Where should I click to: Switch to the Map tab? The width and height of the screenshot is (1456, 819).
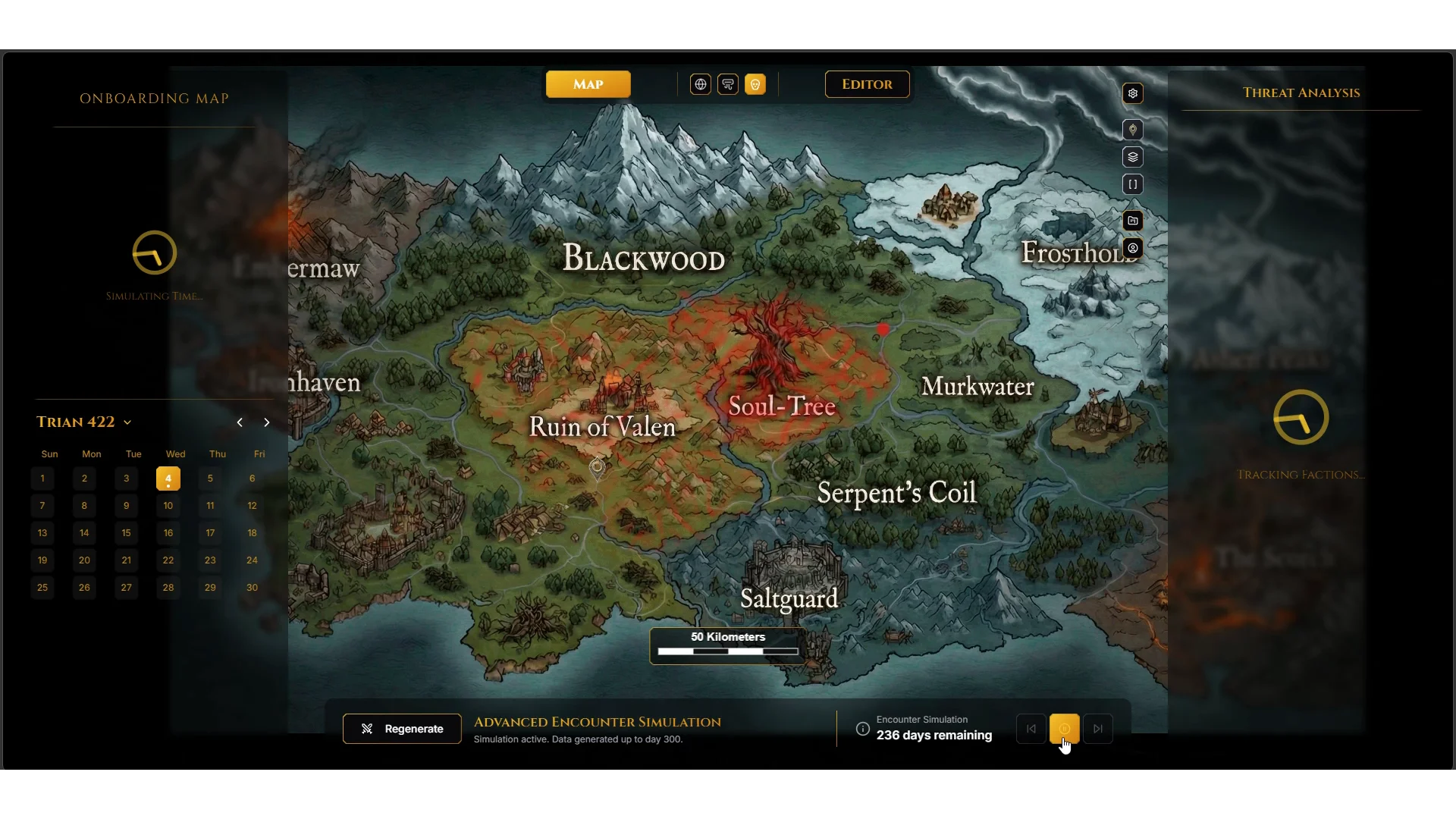click(588, 84)
